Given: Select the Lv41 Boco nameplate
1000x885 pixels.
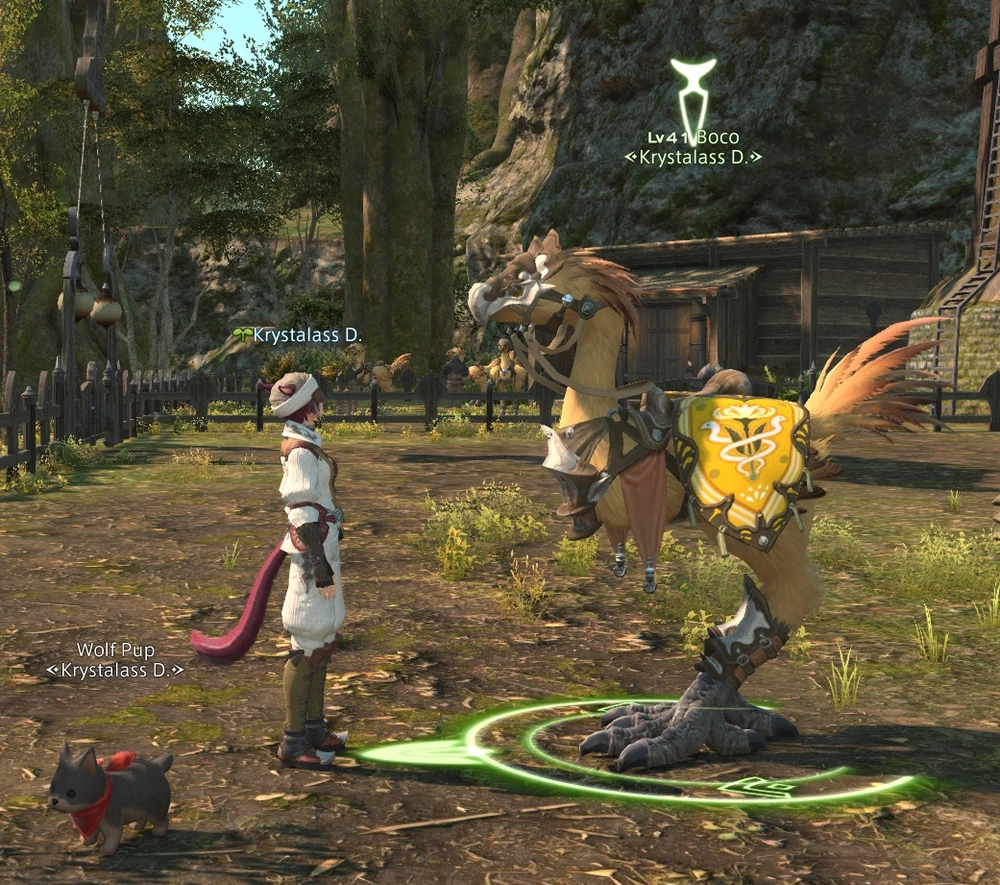Looking at the screenshot, I should pos(693,138).
